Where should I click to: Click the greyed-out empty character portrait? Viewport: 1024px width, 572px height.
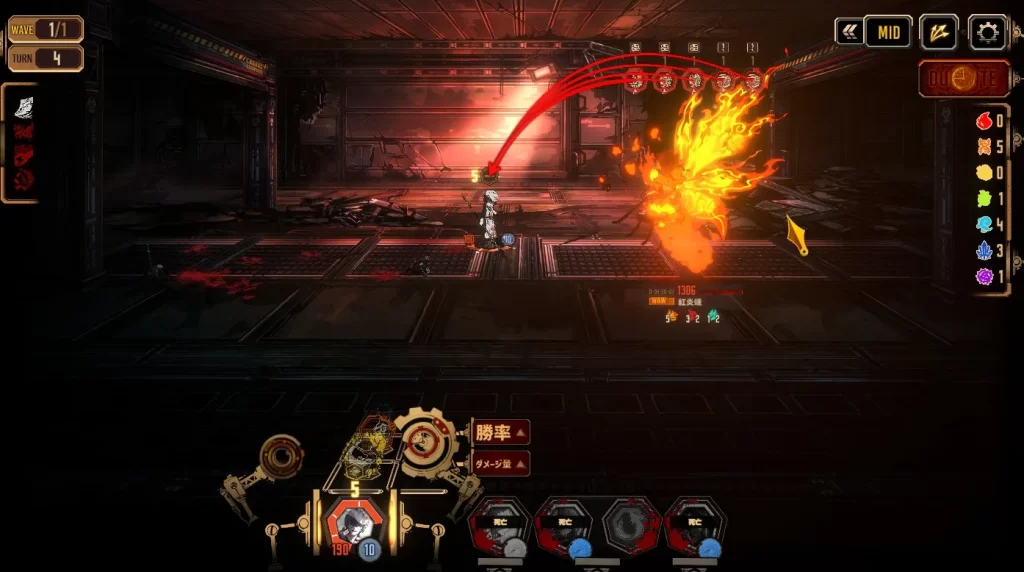tap(632, 525)
